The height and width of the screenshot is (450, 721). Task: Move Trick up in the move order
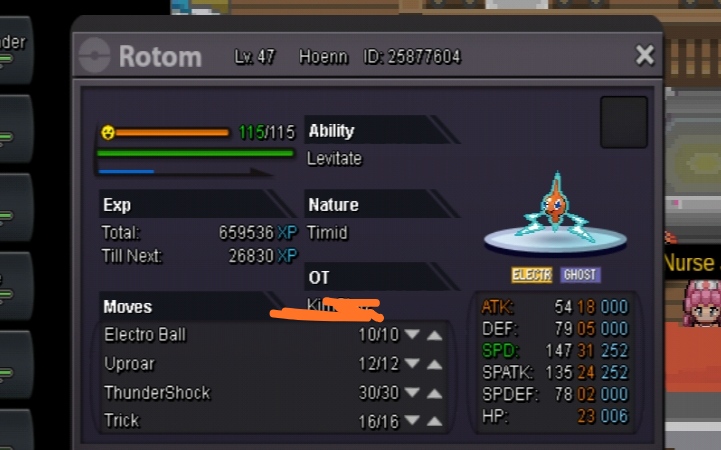tap(434, 422)
